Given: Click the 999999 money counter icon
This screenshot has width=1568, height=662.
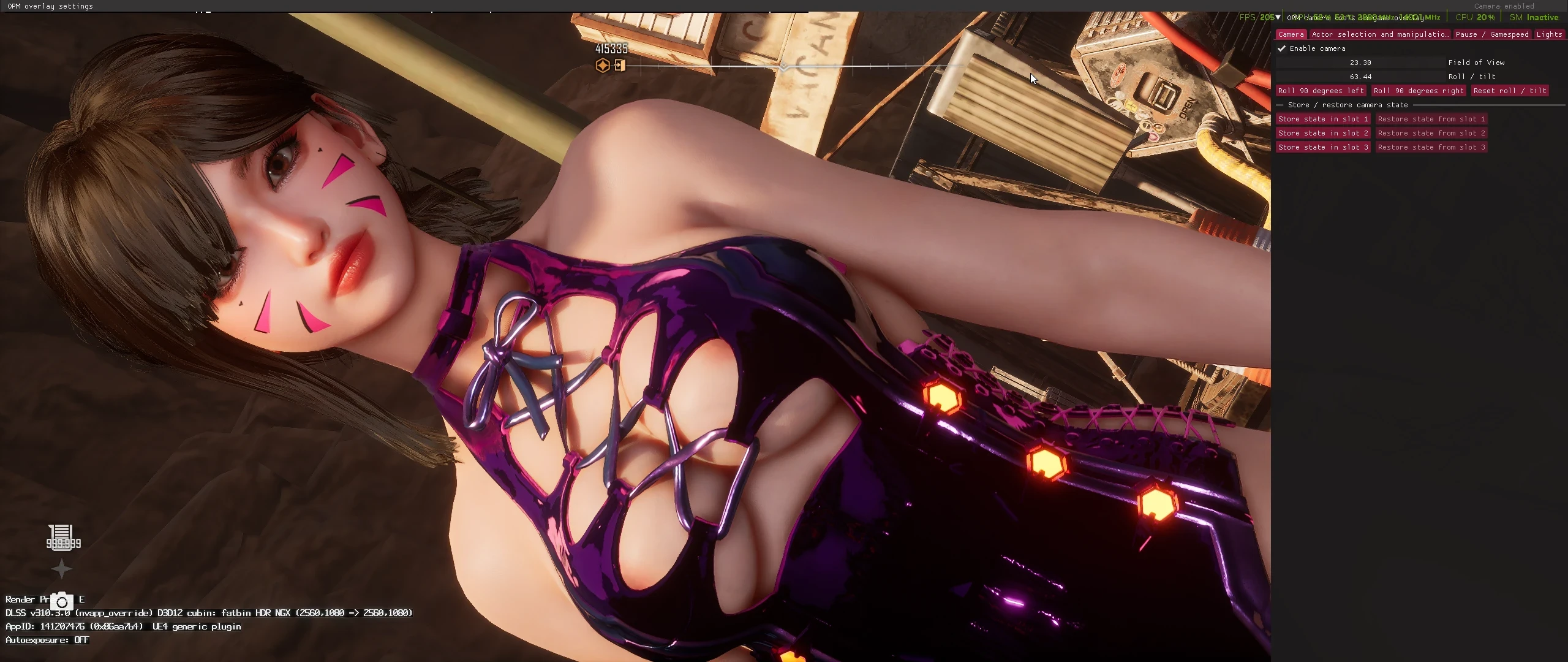Looking at the screenshot, I should 63,536.
